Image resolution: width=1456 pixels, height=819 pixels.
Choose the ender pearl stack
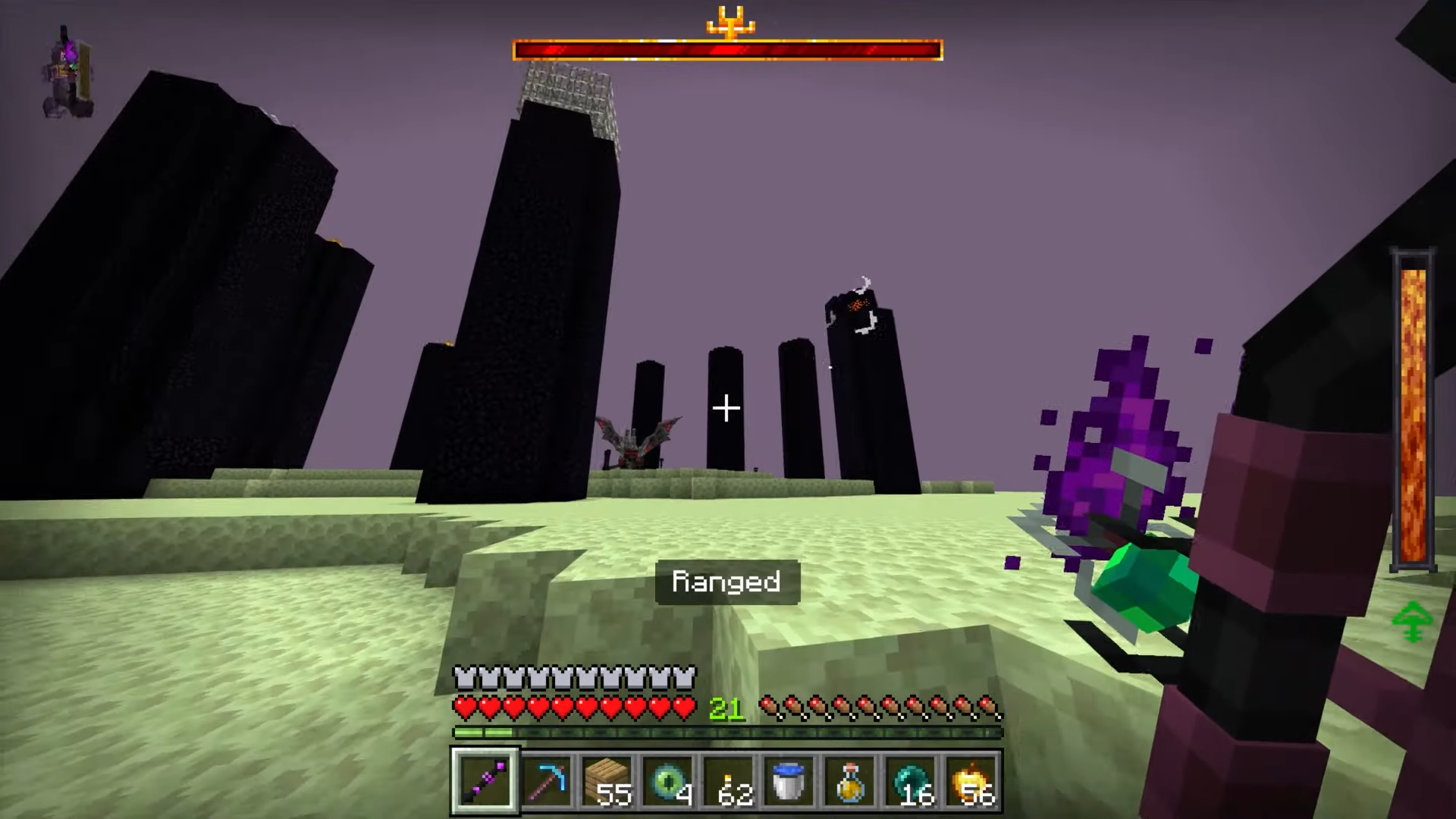click(x=910, y=781)
